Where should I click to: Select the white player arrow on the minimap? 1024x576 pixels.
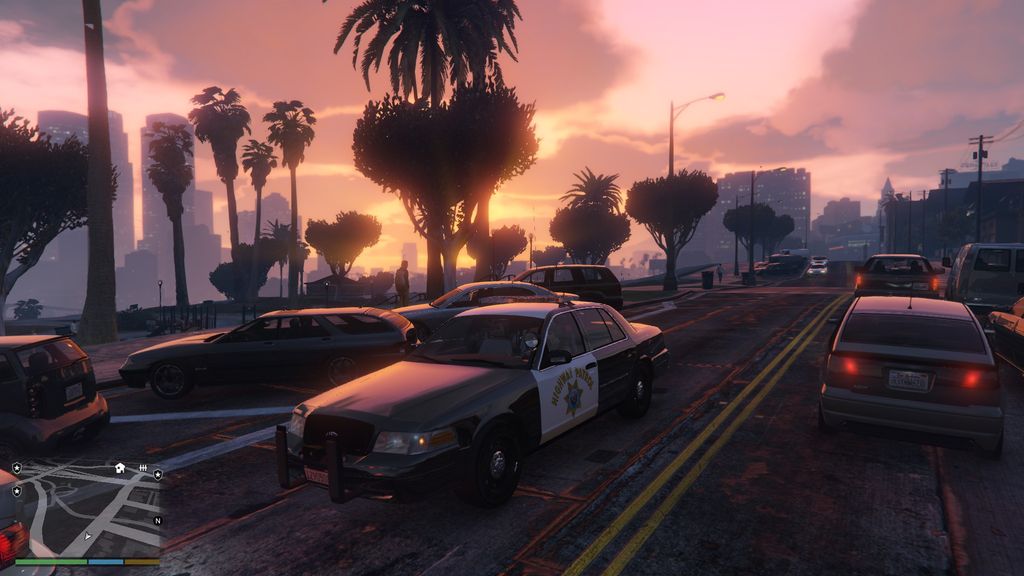pyautogui.click(x=88, y=537)
